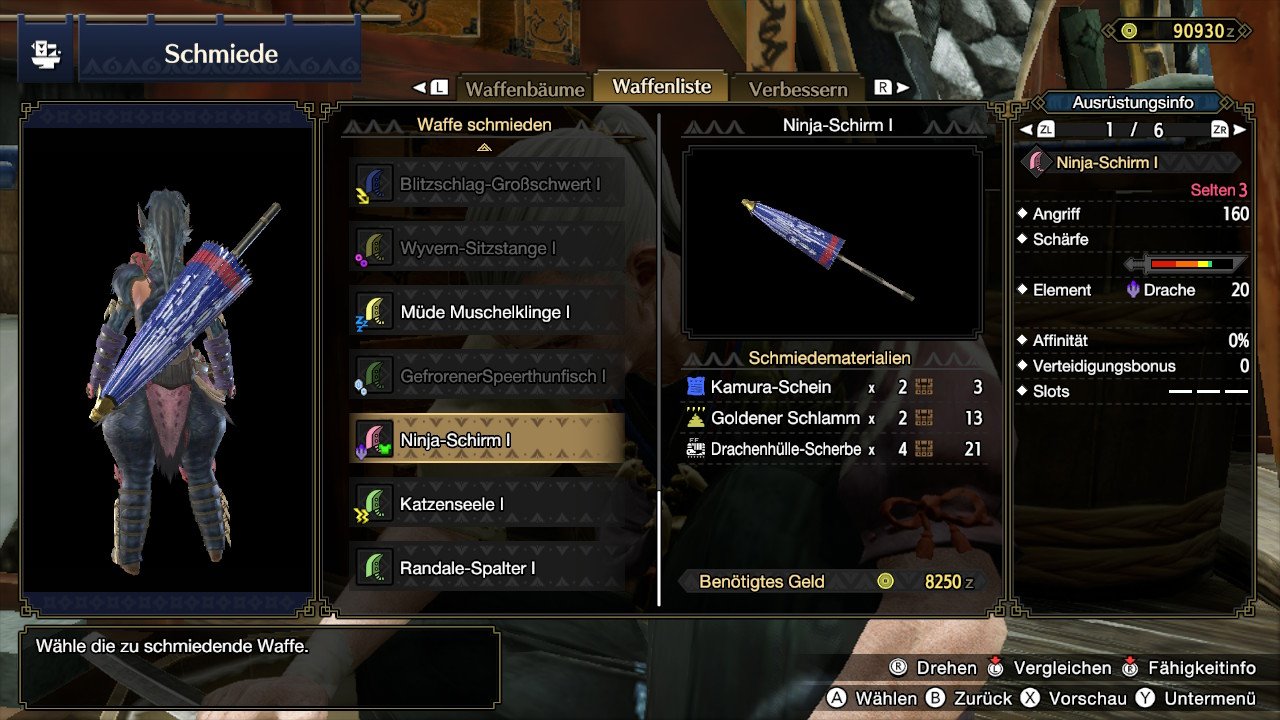Pick Müde Muschelklinge I to forge
This screenshot has width=1280, height=720.
[x=487, y=312]
